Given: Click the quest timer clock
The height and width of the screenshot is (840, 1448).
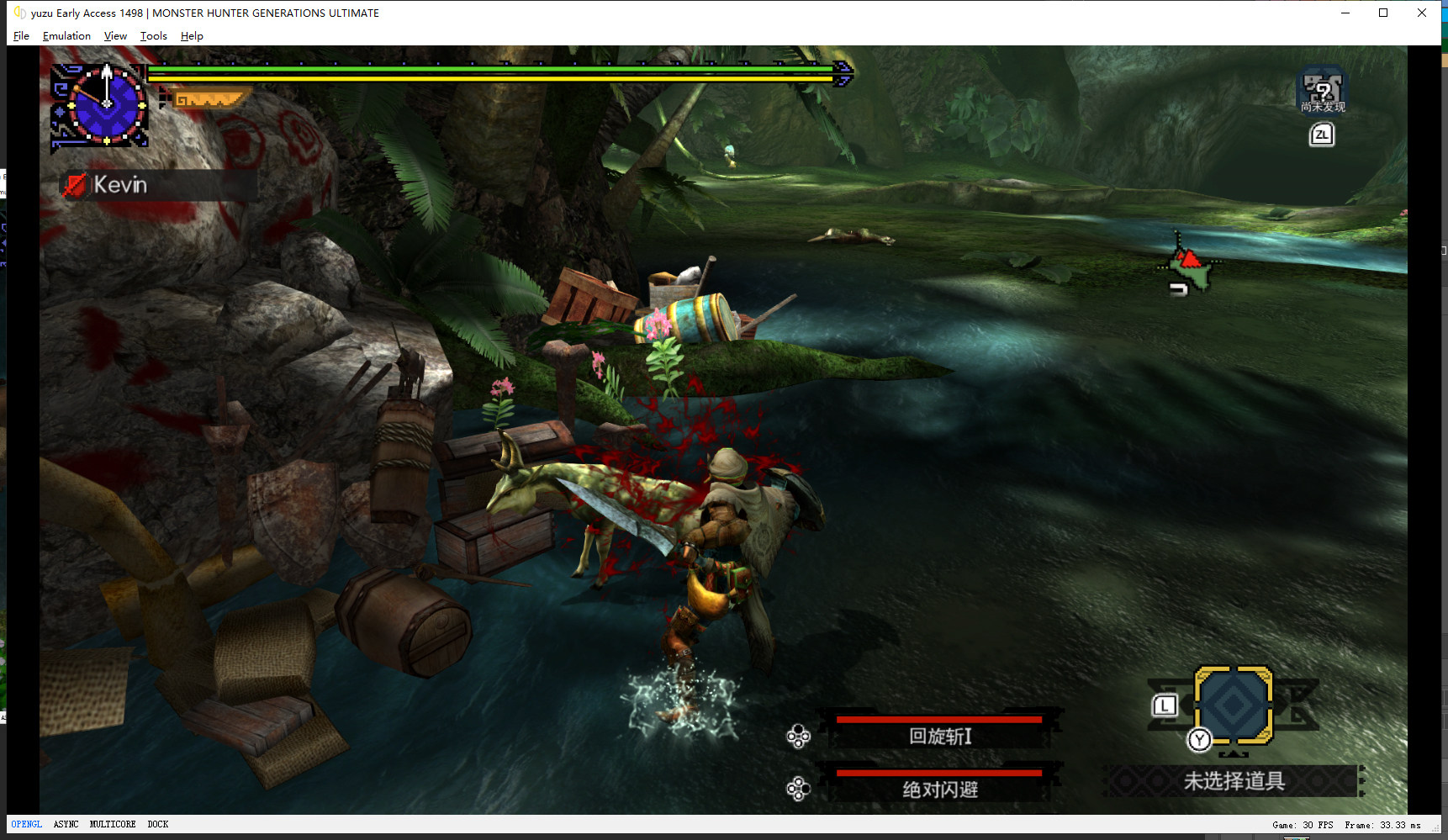Looking at the screenshot, I should click(x=105, y=104).
